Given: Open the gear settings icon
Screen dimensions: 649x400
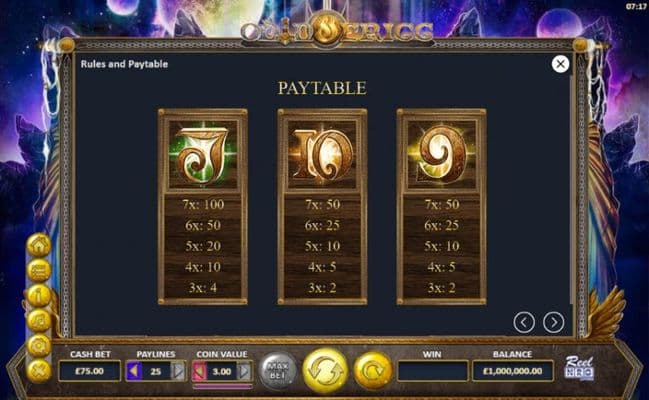Looking at the screenshot, I should (39, 345).
